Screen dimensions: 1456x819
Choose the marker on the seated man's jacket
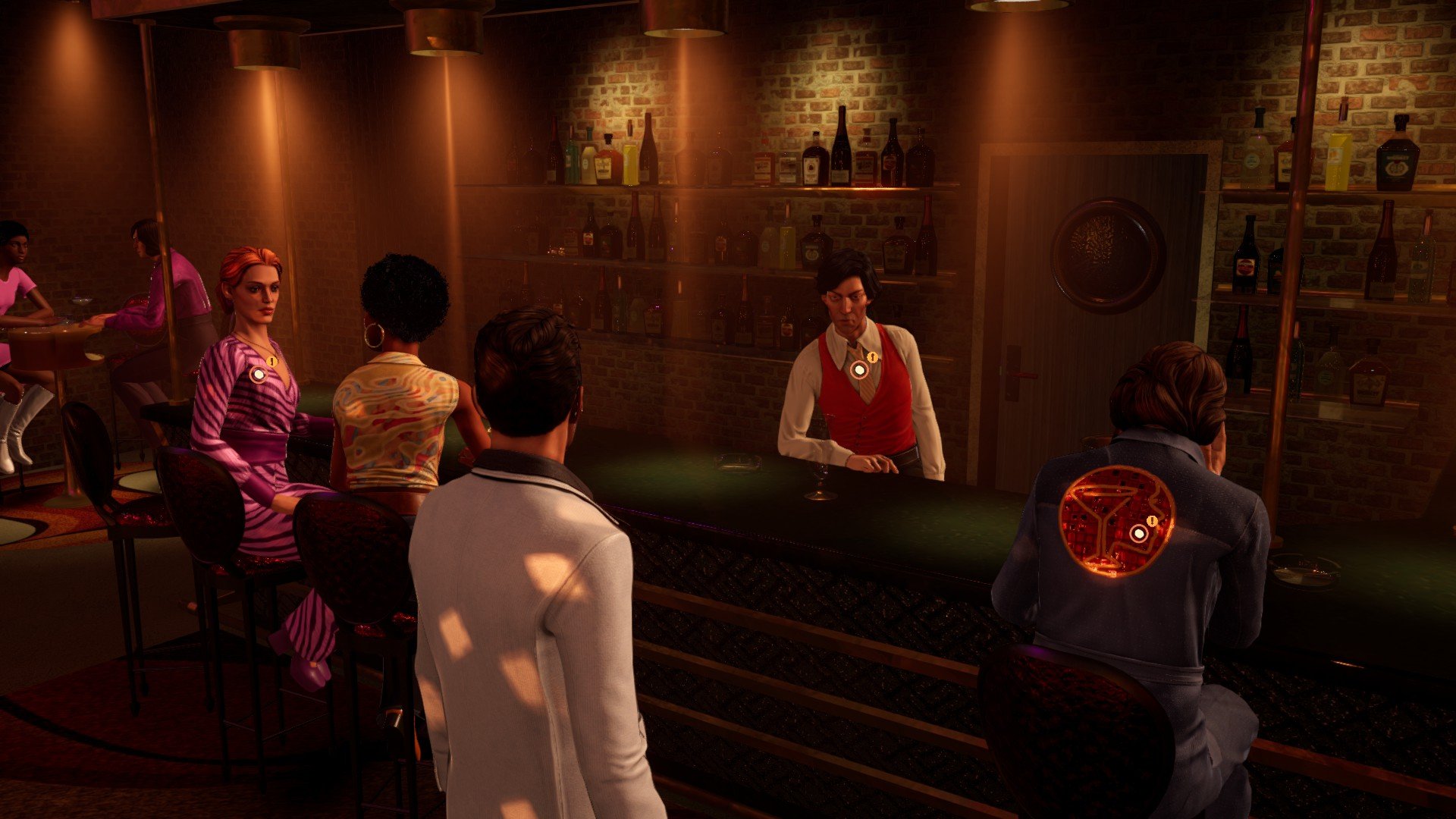click(x=1138, y=533)
